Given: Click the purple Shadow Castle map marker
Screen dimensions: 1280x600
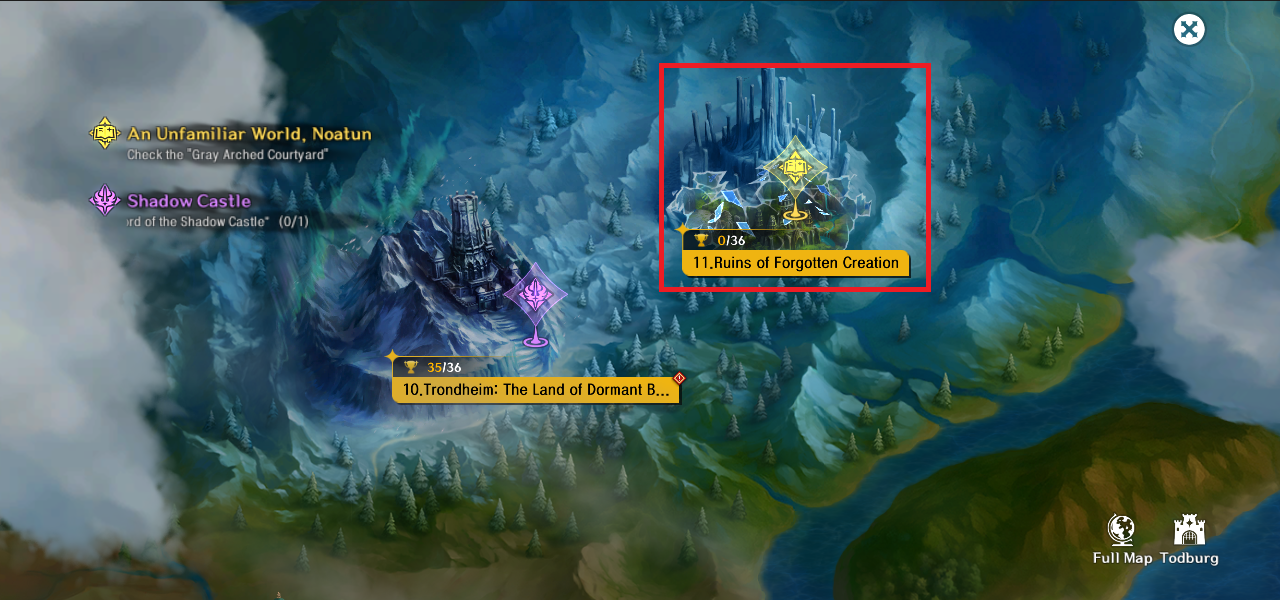Looking at the screenshot, I should pos(535,297).
